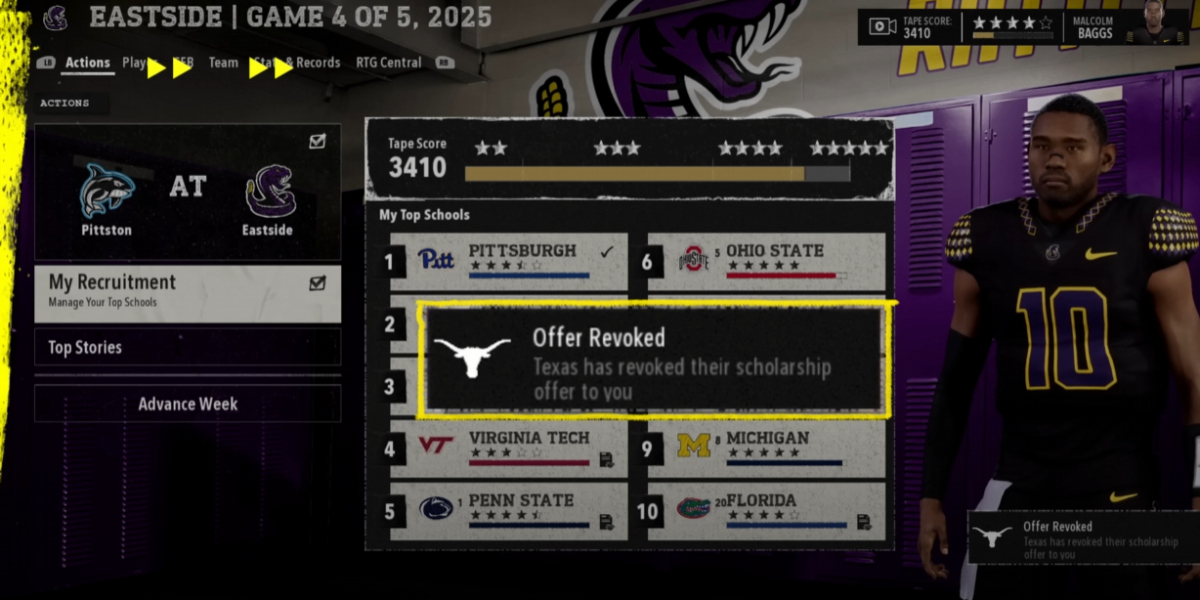This screenshot has width=1200, height=600.
Task: Select Pittsburgh in top schools list
Action: coord(509,261)
